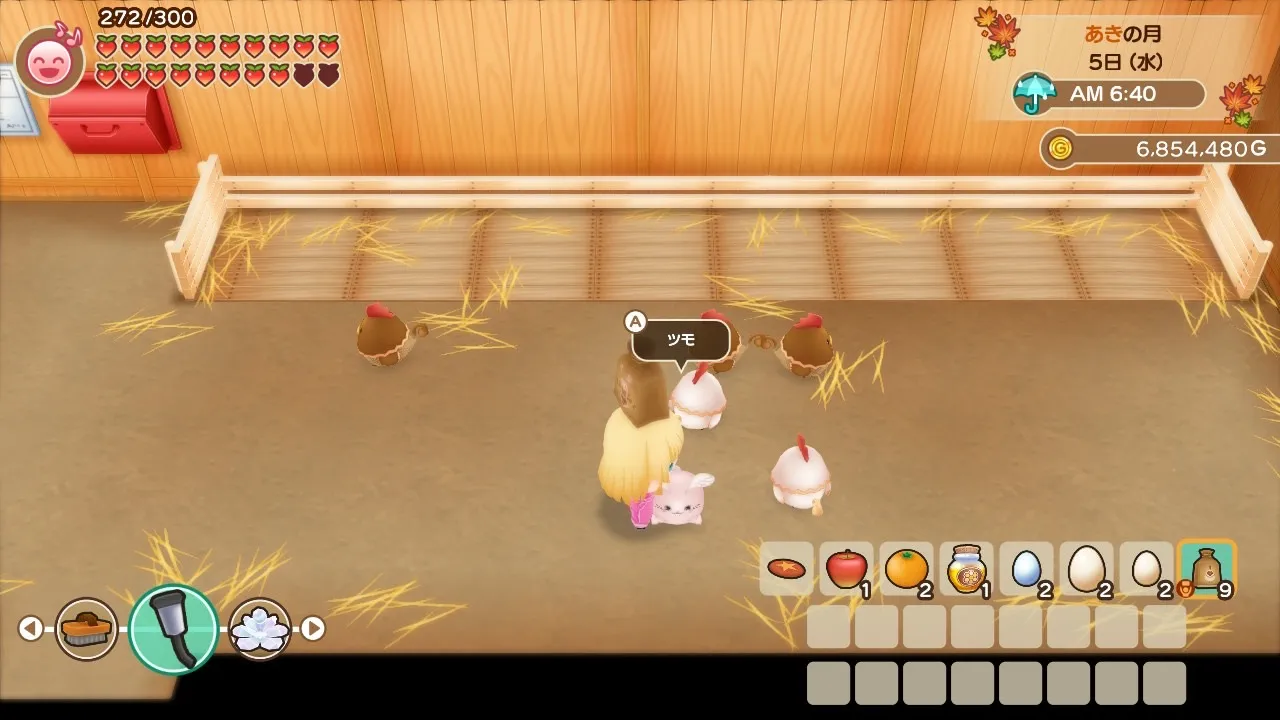Image resolution: width=1280 pixels, height=720 pixels.
Task: Select the large white egg slot
Action: click(x=1086, y=569)
